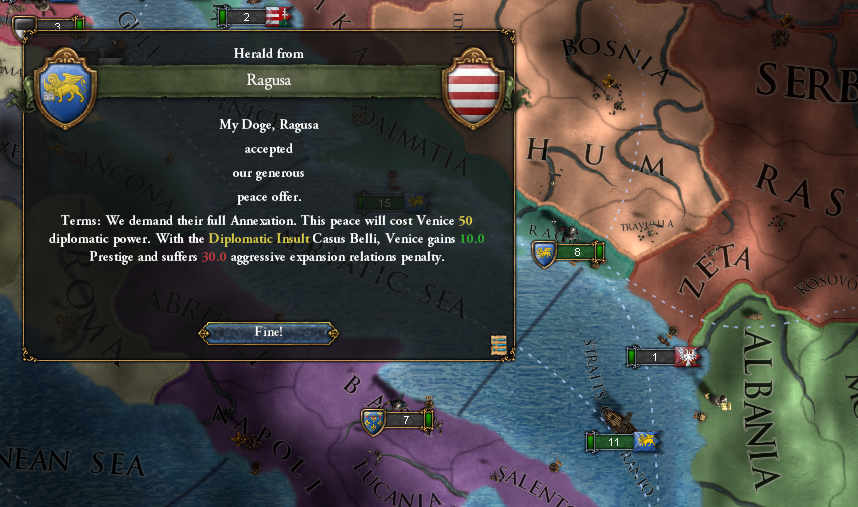
Task: Select the Venetian fleet of 11 ships
Action: (620, 441)
